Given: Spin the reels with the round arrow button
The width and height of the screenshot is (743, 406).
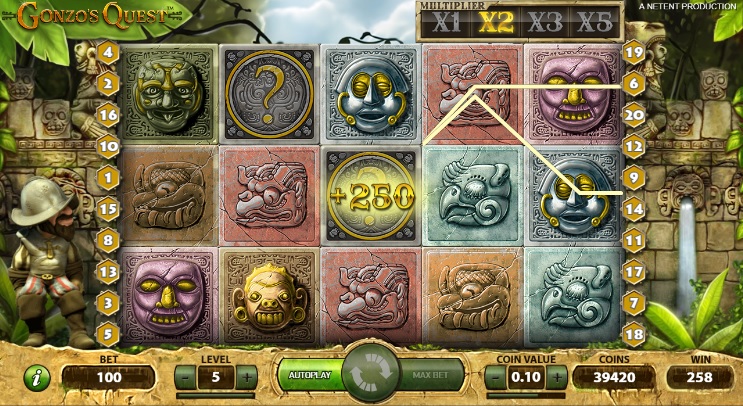Looking at the screenshot, I should coord(371,375).
